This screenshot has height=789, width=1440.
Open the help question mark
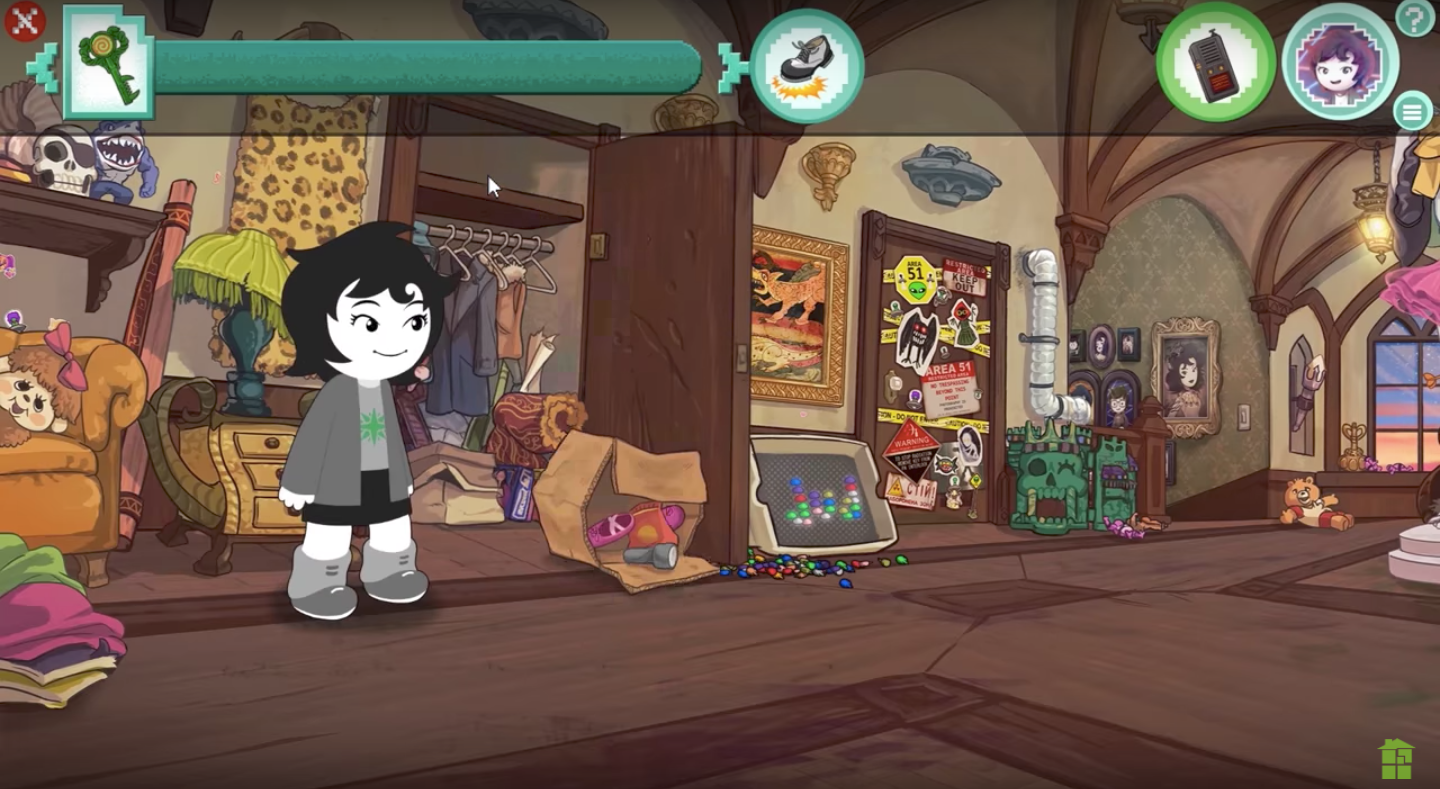click(1412, 18)
